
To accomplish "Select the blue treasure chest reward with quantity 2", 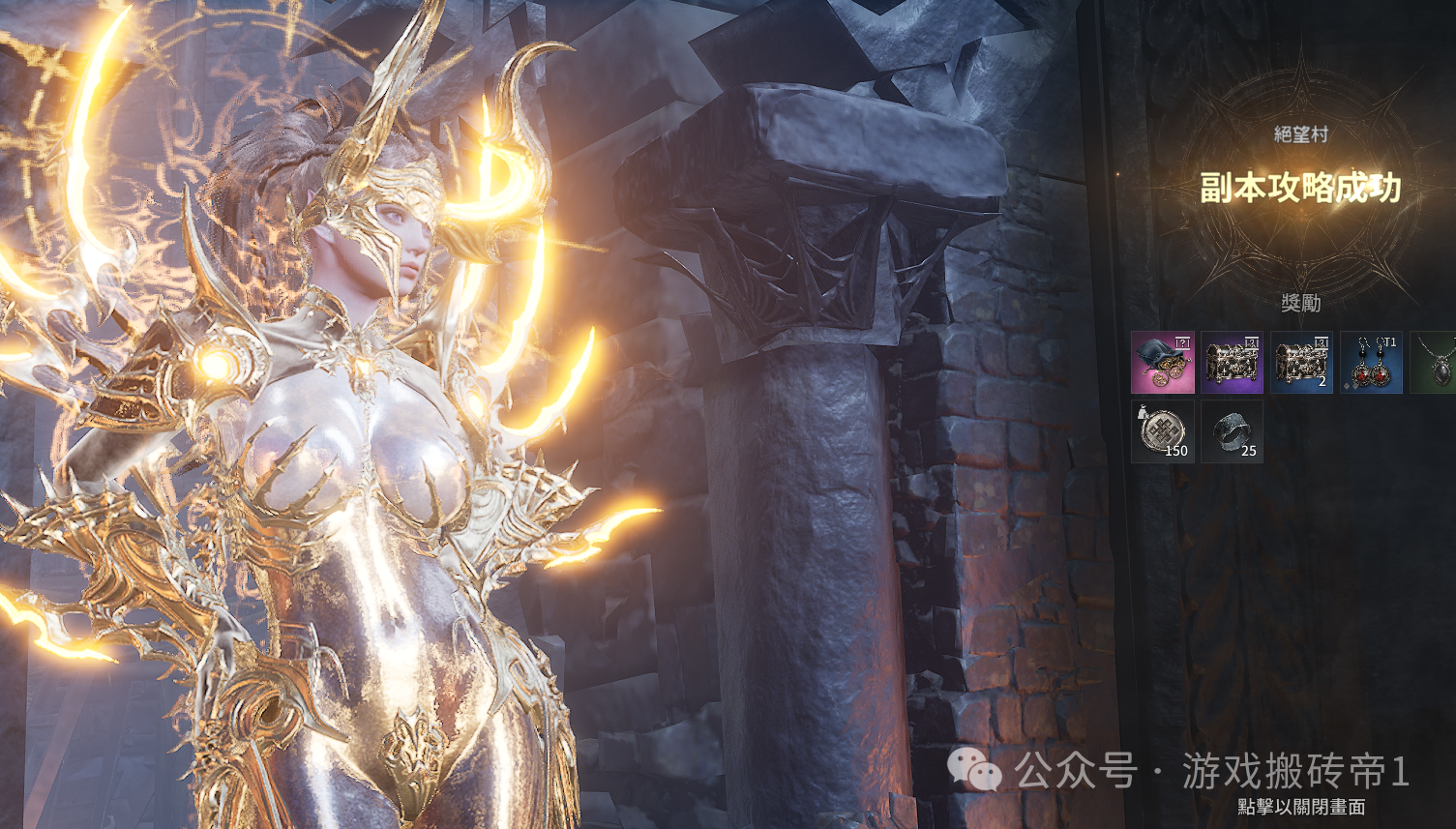I will point(1301,363).
